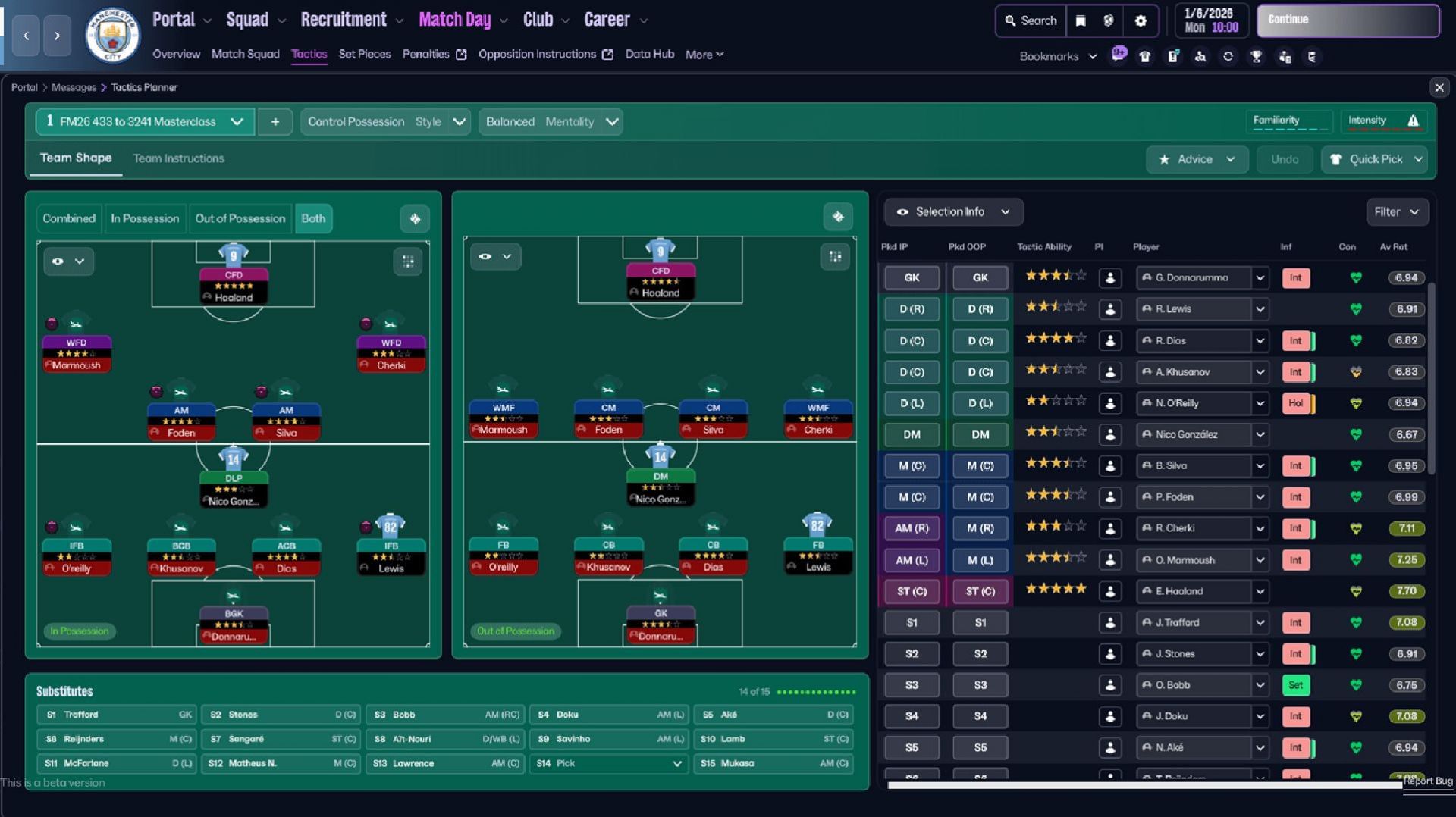Viewport: 1456px width, 817px height.
Task: Click the circular sync icon near Bookmarks
Action: pyautogui.click(x=1228, y=56)
